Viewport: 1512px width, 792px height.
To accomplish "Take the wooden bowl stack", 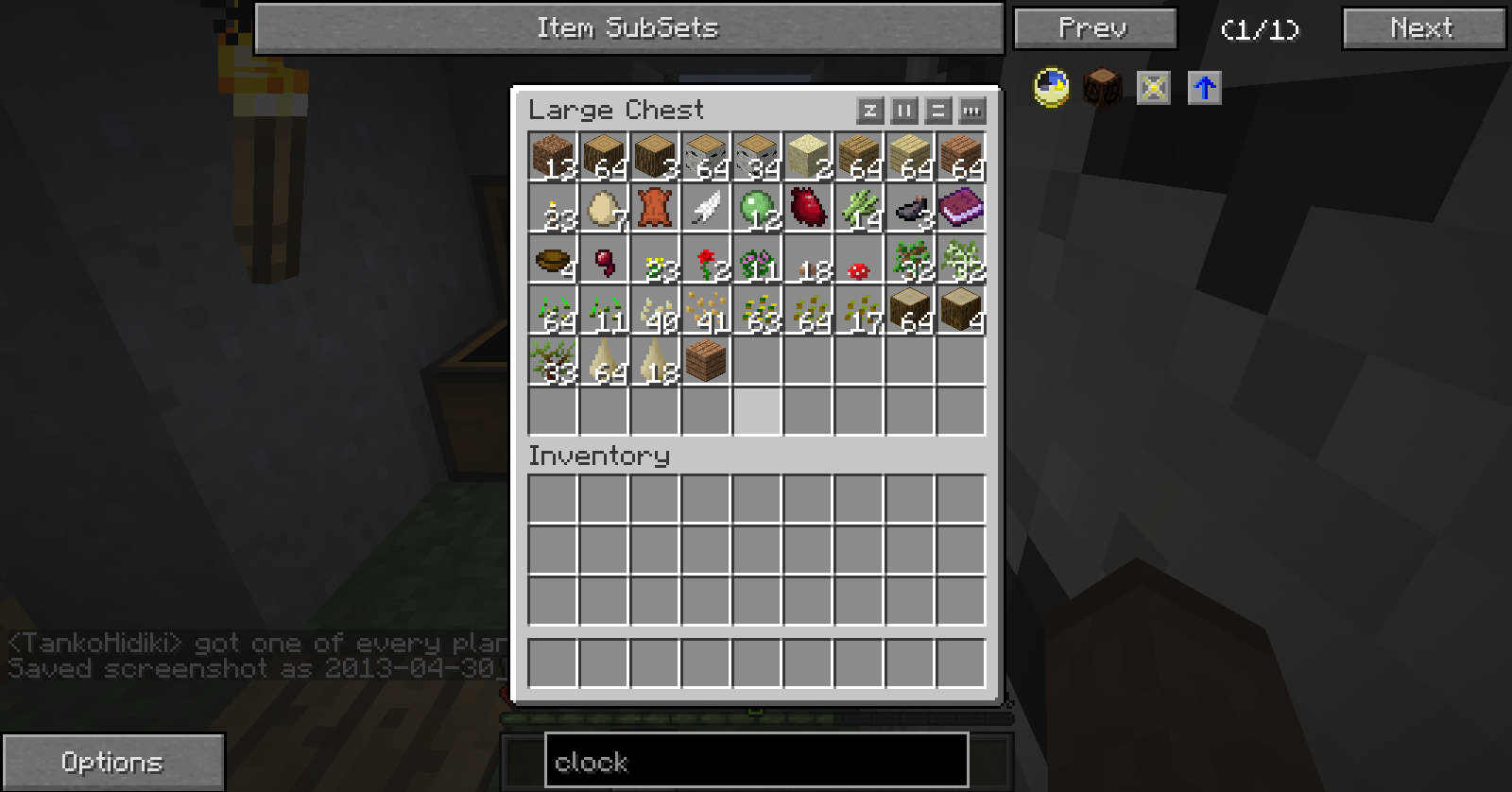I will (553, 258).
